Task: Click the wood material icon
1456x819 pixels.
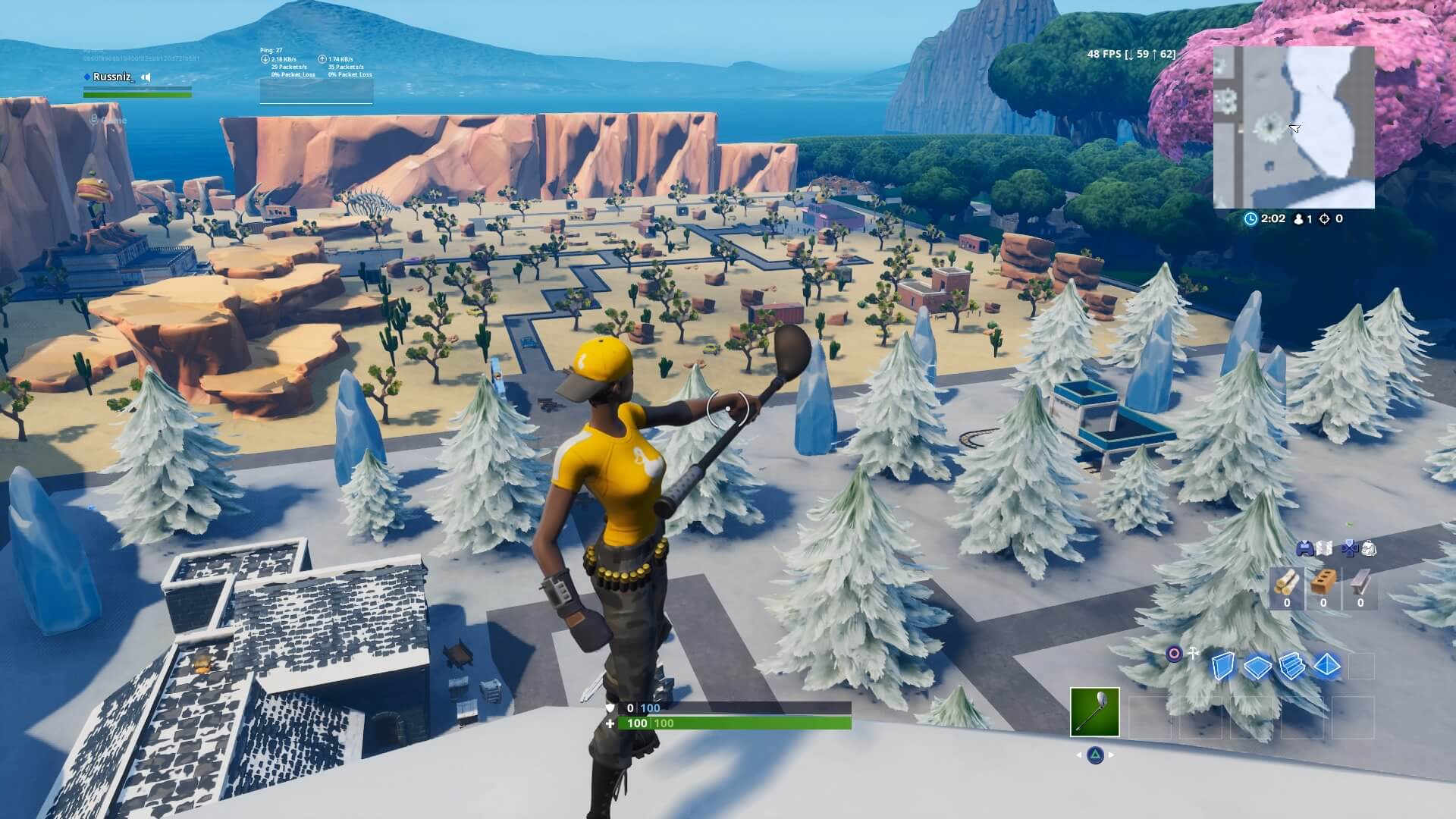Action: [1287, 582]
